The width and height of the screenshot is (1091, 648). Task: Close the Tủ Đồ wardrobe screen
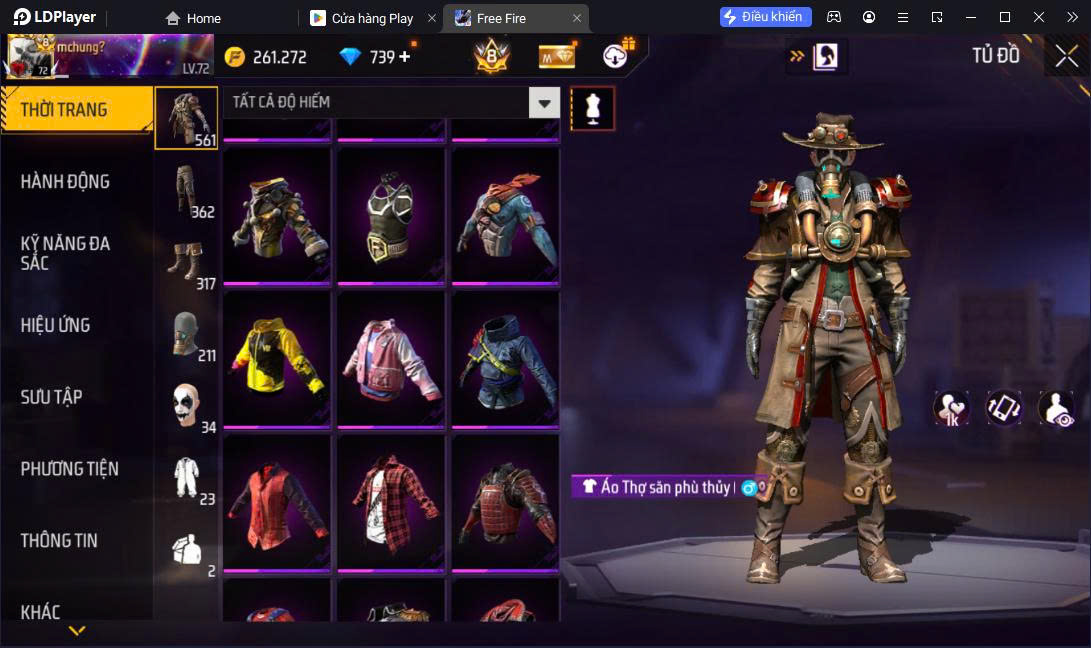(x=1066, y=57)
